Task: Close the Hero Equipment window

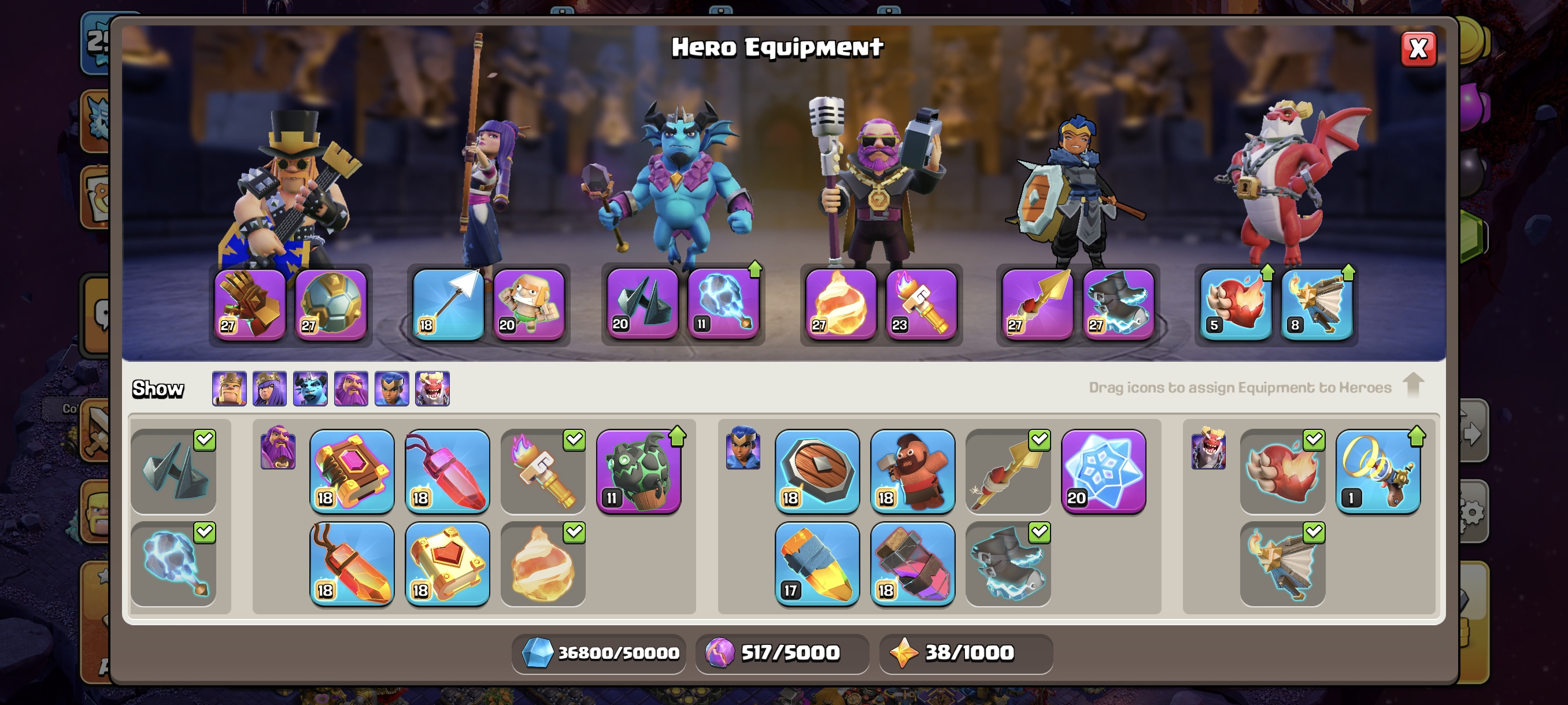Action: [x=1418, y=49]
